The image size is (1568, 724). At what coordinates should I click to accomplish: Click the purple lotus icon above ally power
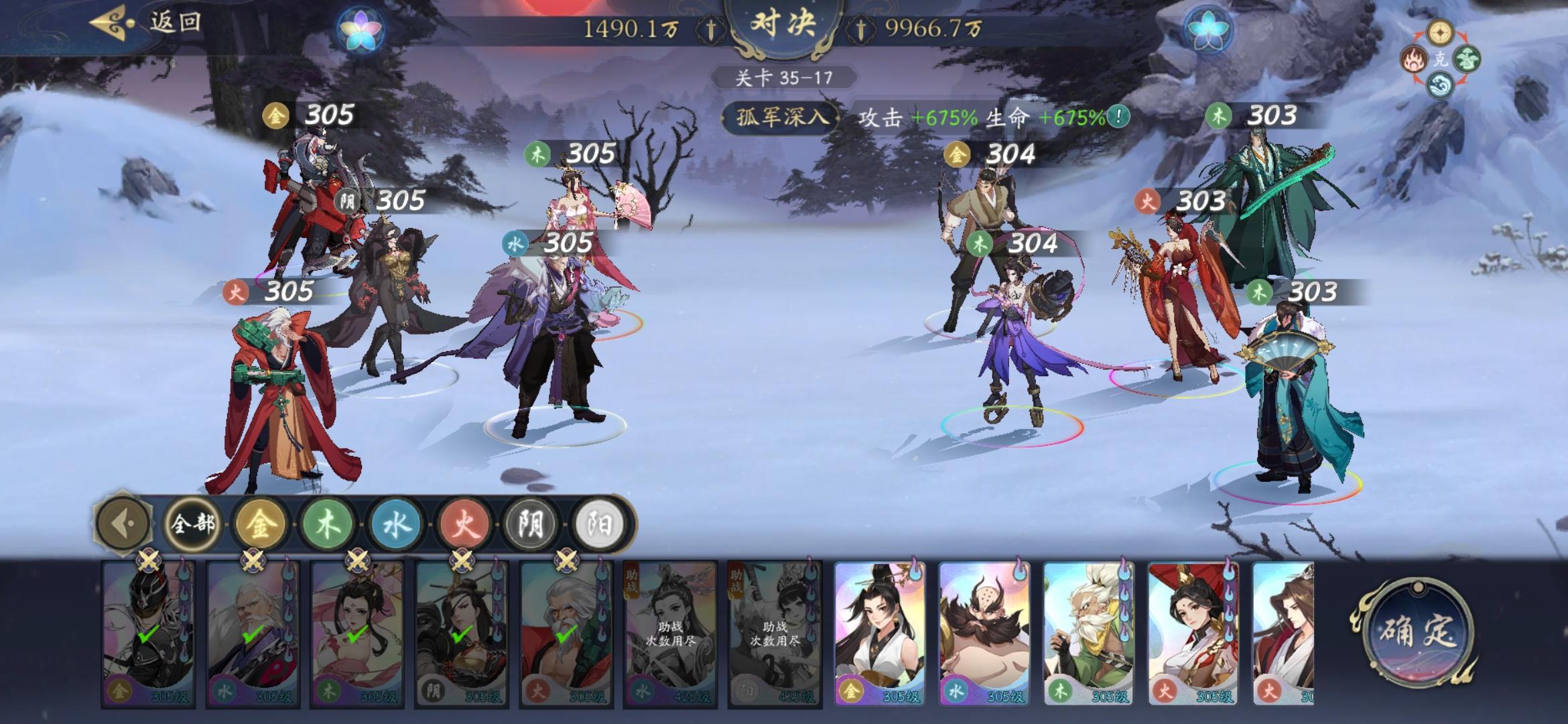(x=361, y=28)
